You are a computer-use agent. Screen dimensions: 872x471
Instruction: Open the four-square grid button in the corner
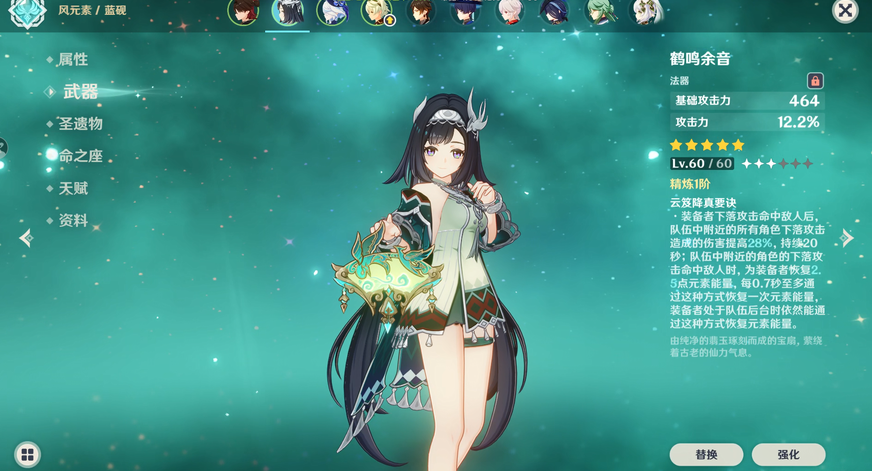pos(27,455)
